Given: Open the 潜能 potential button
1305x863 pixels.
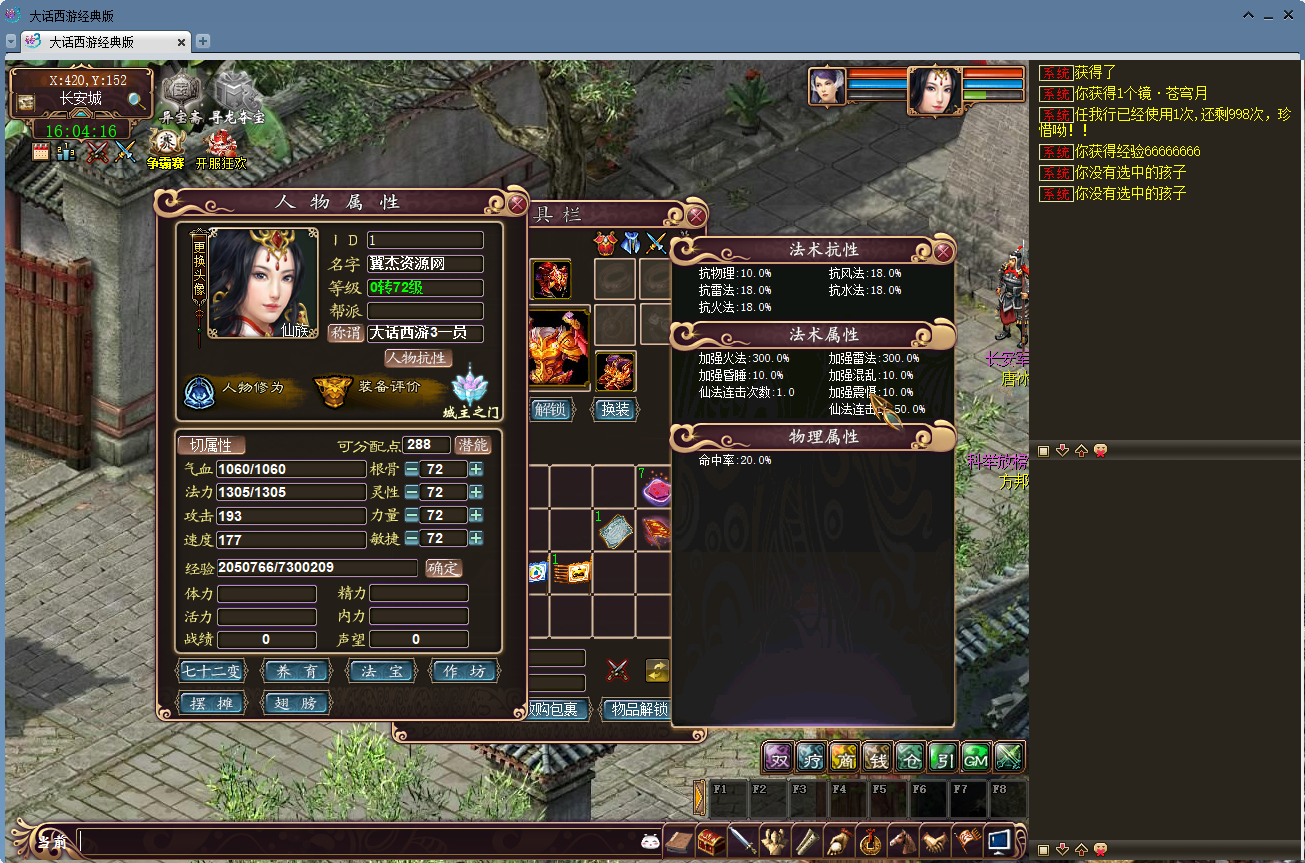Looking at the screenshot, I should [x=473, y=445].
